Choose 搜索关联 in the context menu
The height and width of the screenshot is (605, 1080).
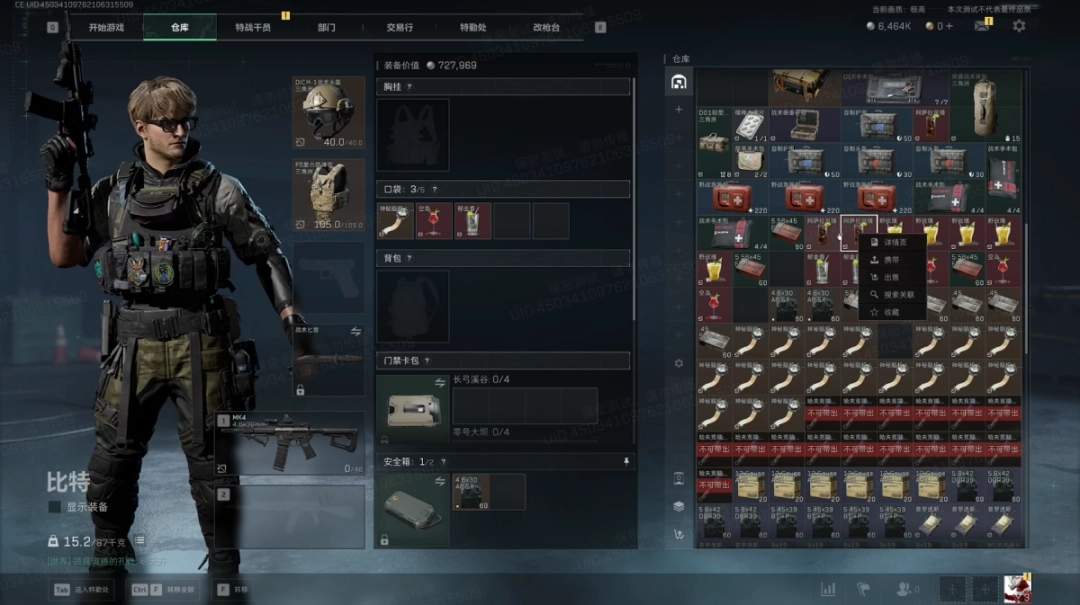897,295
